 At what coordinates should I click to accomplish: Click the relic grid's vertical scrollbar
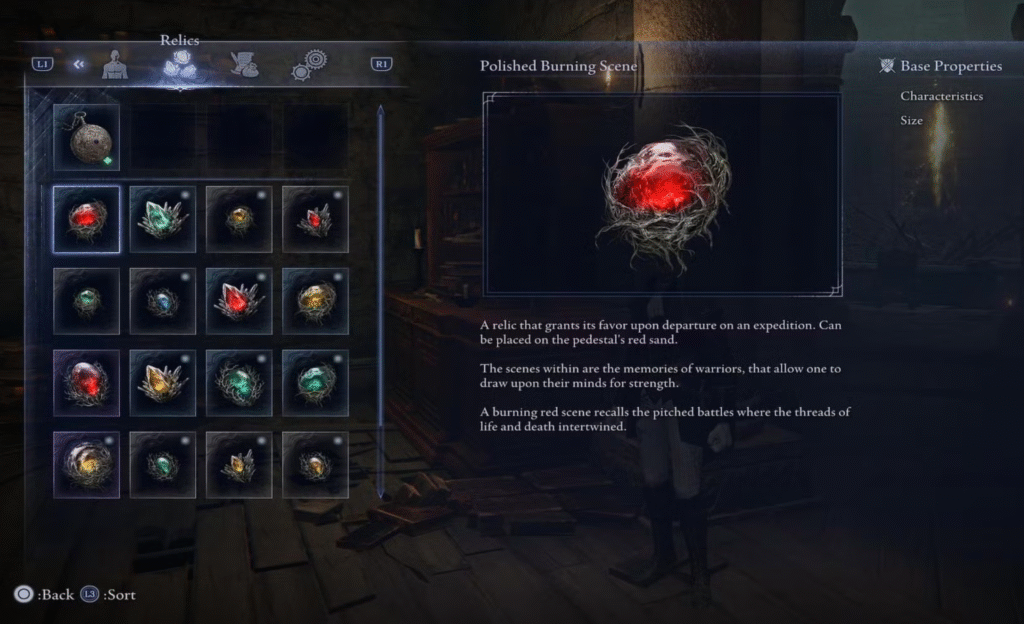[x=380, y=300]
